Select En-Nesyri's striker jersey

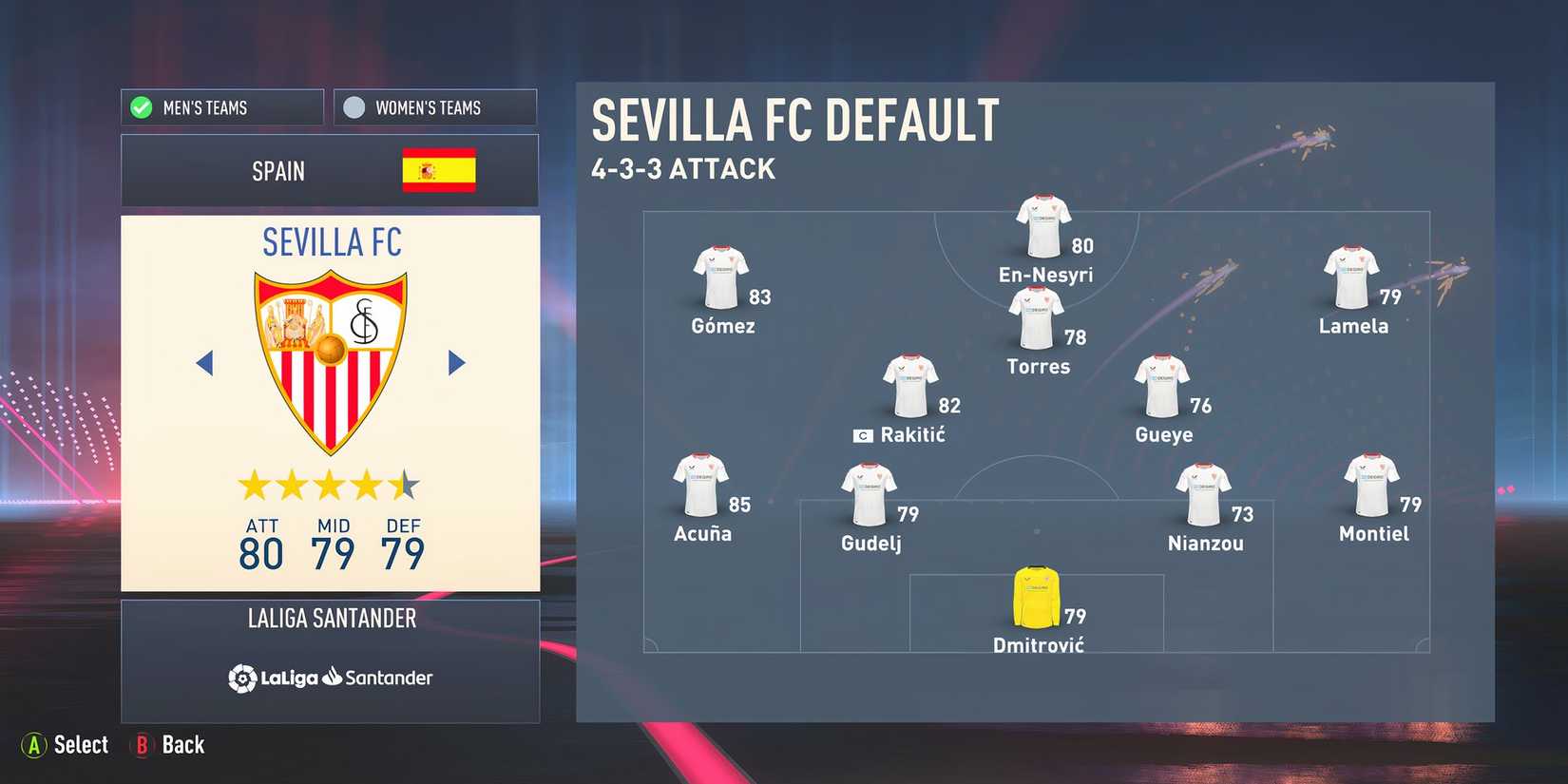(x=1041, y=223)
